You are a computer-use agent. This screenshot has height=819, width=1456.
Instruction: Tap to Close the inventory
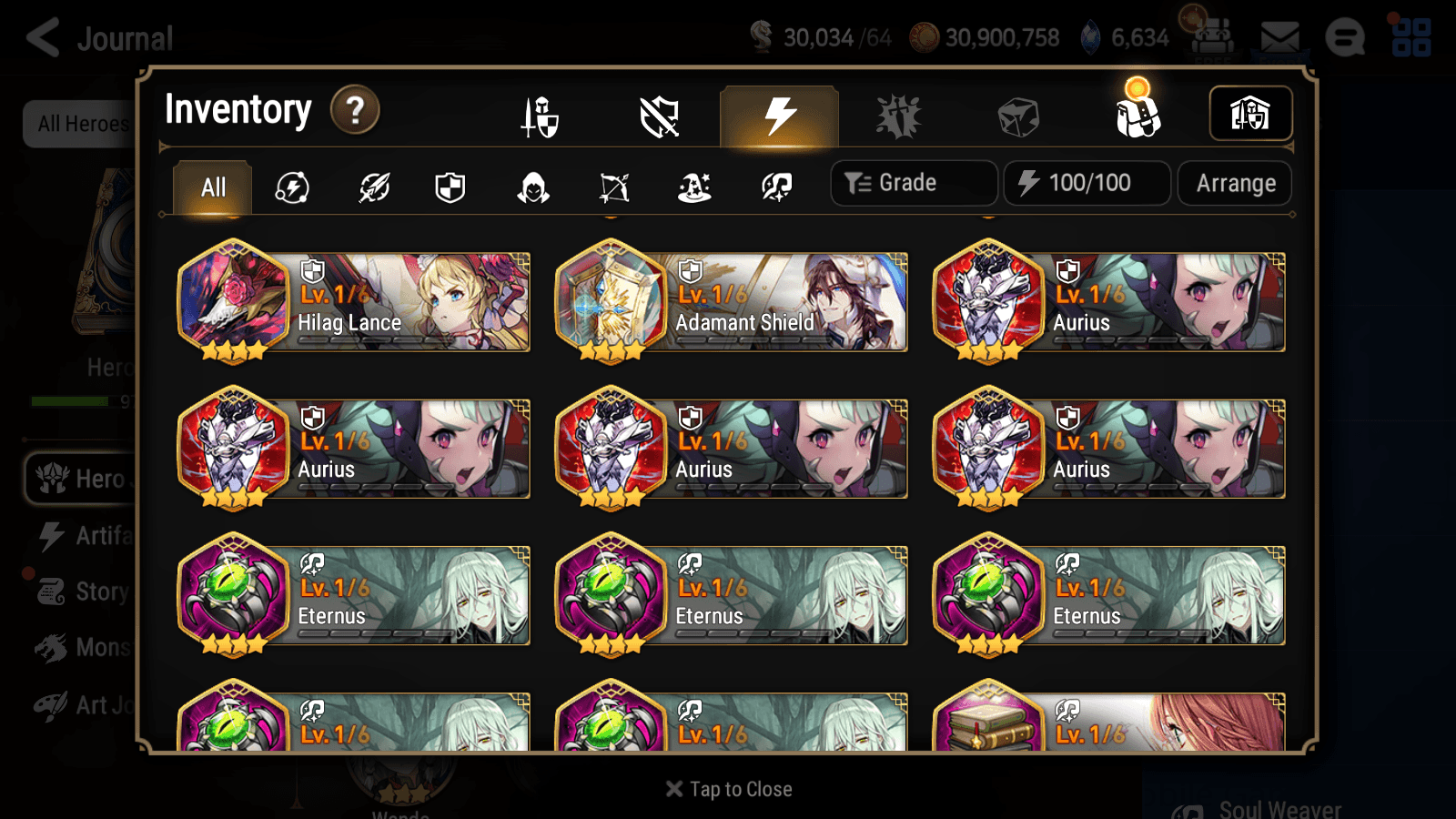pos(727,788)
